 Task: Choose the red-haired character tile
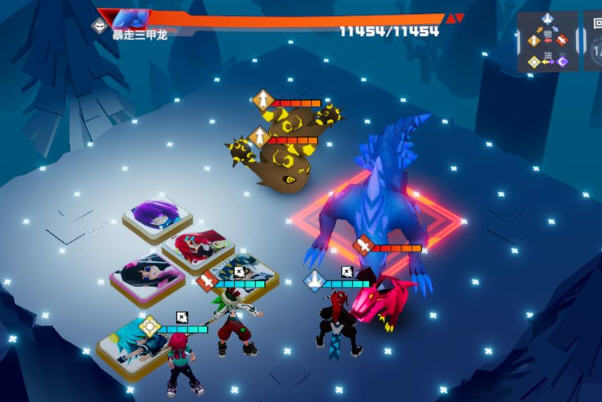pos(196,245)
